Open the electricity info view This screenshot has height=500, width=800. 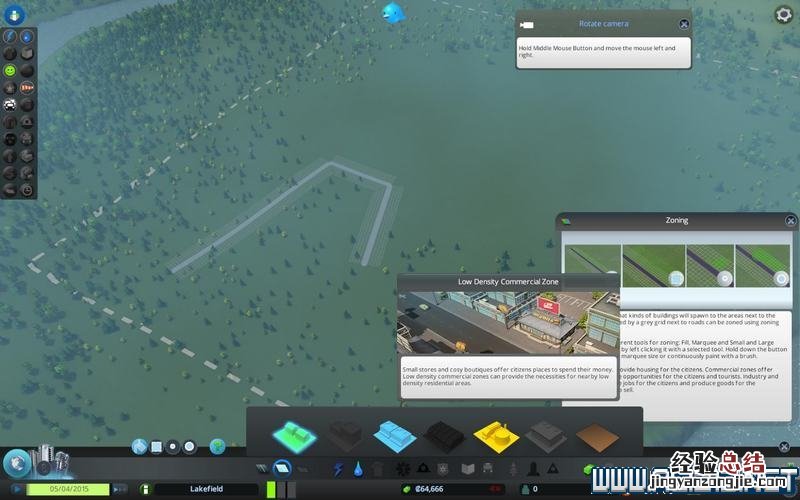10,37
